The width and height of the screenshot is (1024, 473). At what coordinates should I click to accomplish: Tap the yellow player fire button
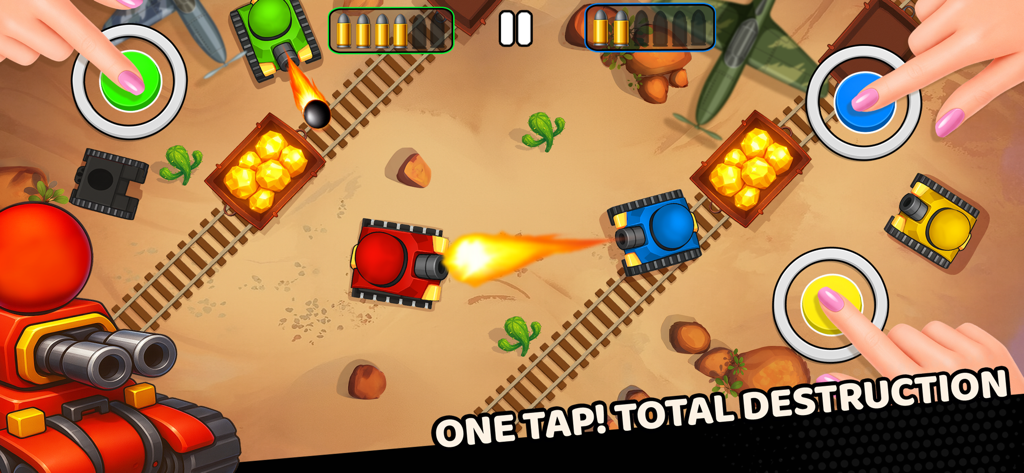(x=830, y=304)
